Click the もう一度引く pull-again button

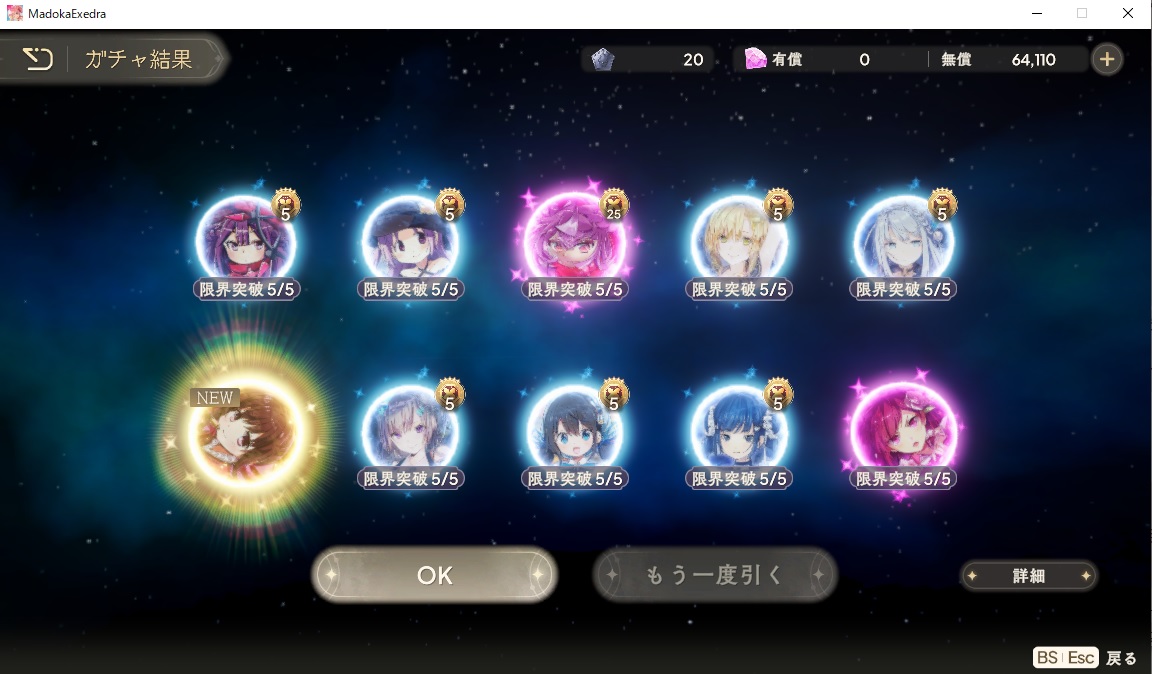(714, 575)
